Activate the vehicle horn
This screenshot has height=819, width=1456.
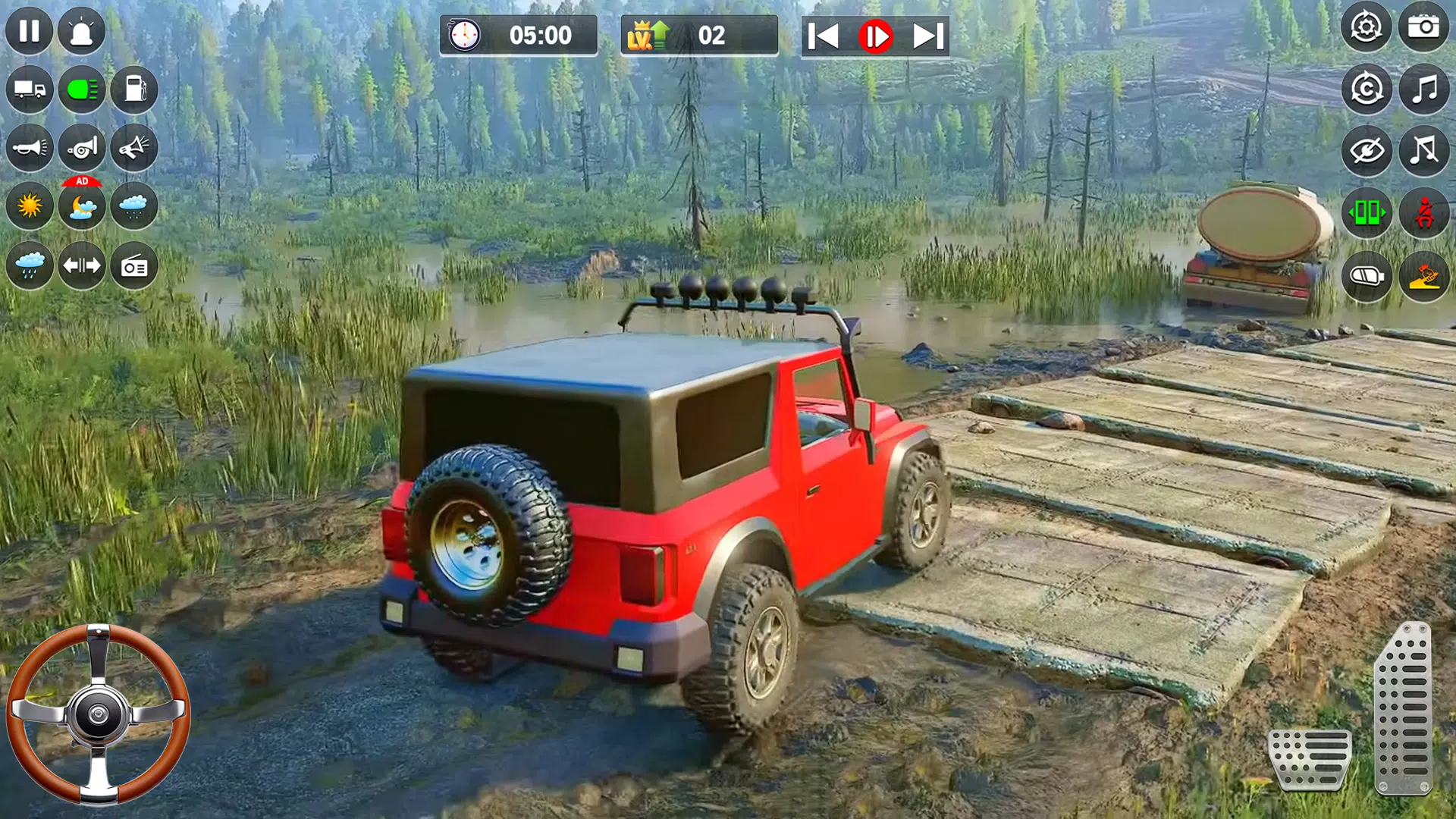(29, 149)
